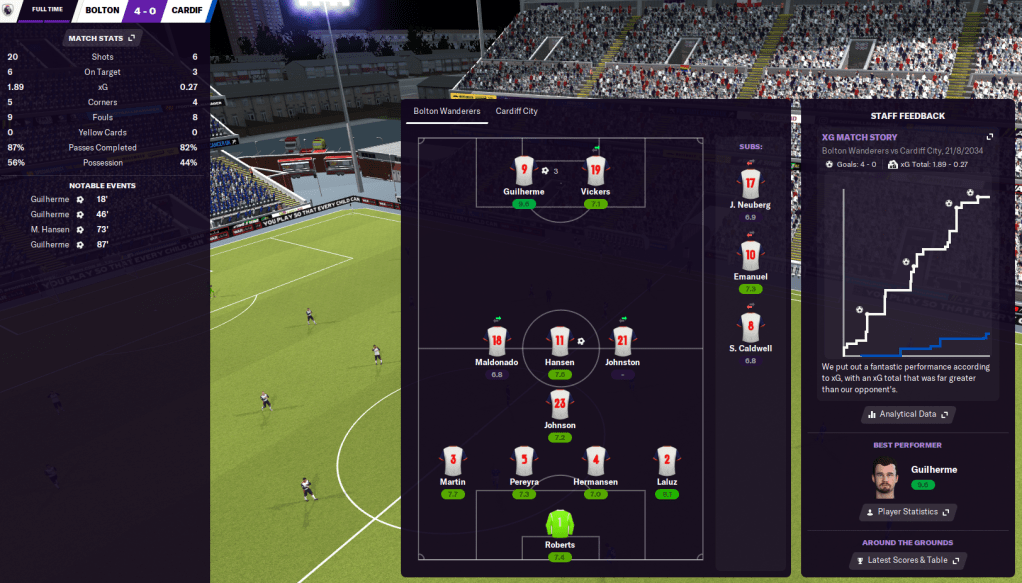
Task: Select goalkeeper Roberts
Action: 560,524
